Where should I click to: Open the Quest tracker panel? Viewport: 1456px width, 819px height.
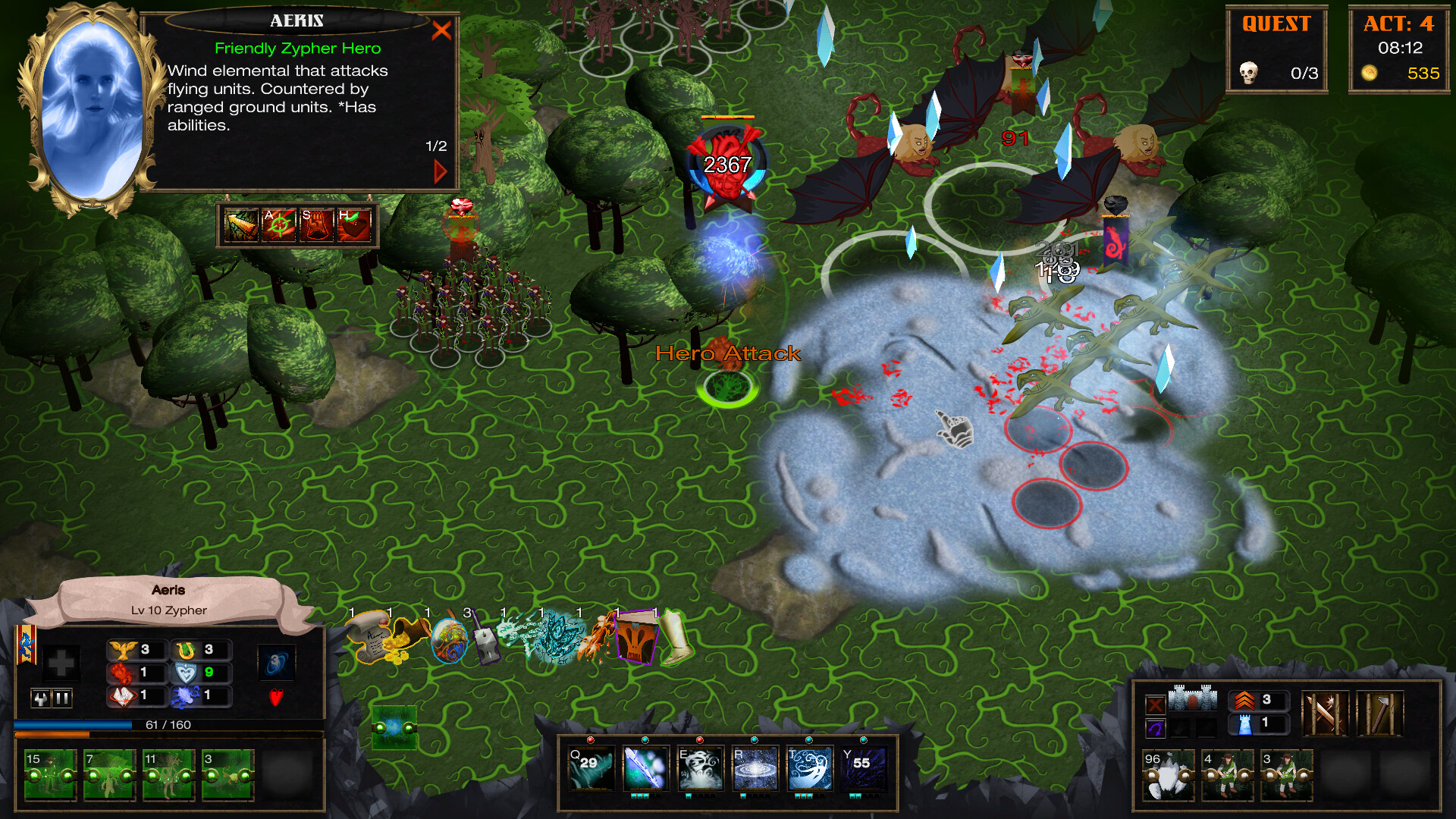point(1276,49)
